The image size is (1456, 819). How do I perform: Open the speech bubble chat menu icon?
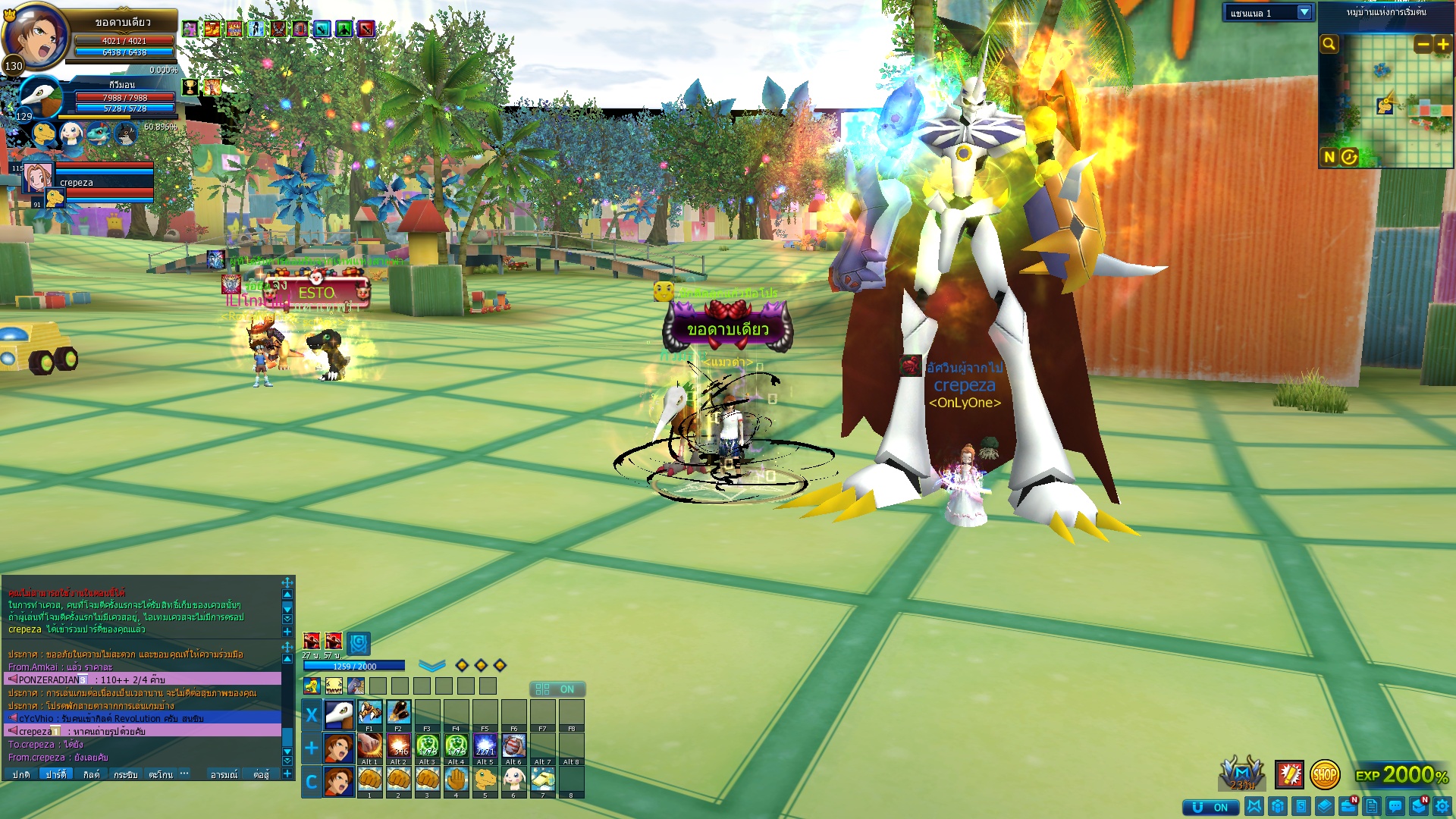click(x=1395, y=807)
